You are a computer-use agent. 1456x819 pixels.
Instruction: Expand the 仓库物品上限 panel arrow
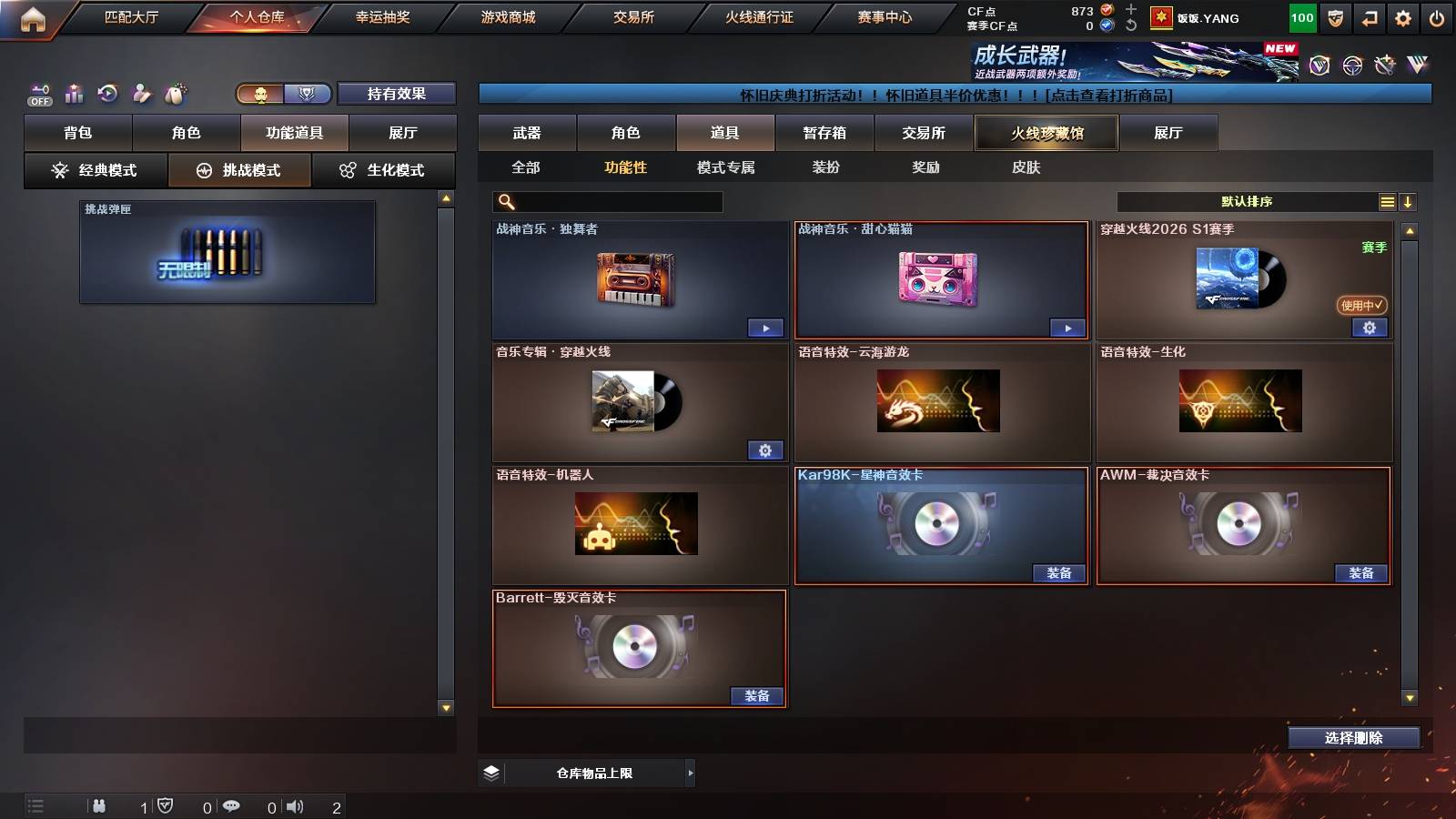click(x=689, y=773)
